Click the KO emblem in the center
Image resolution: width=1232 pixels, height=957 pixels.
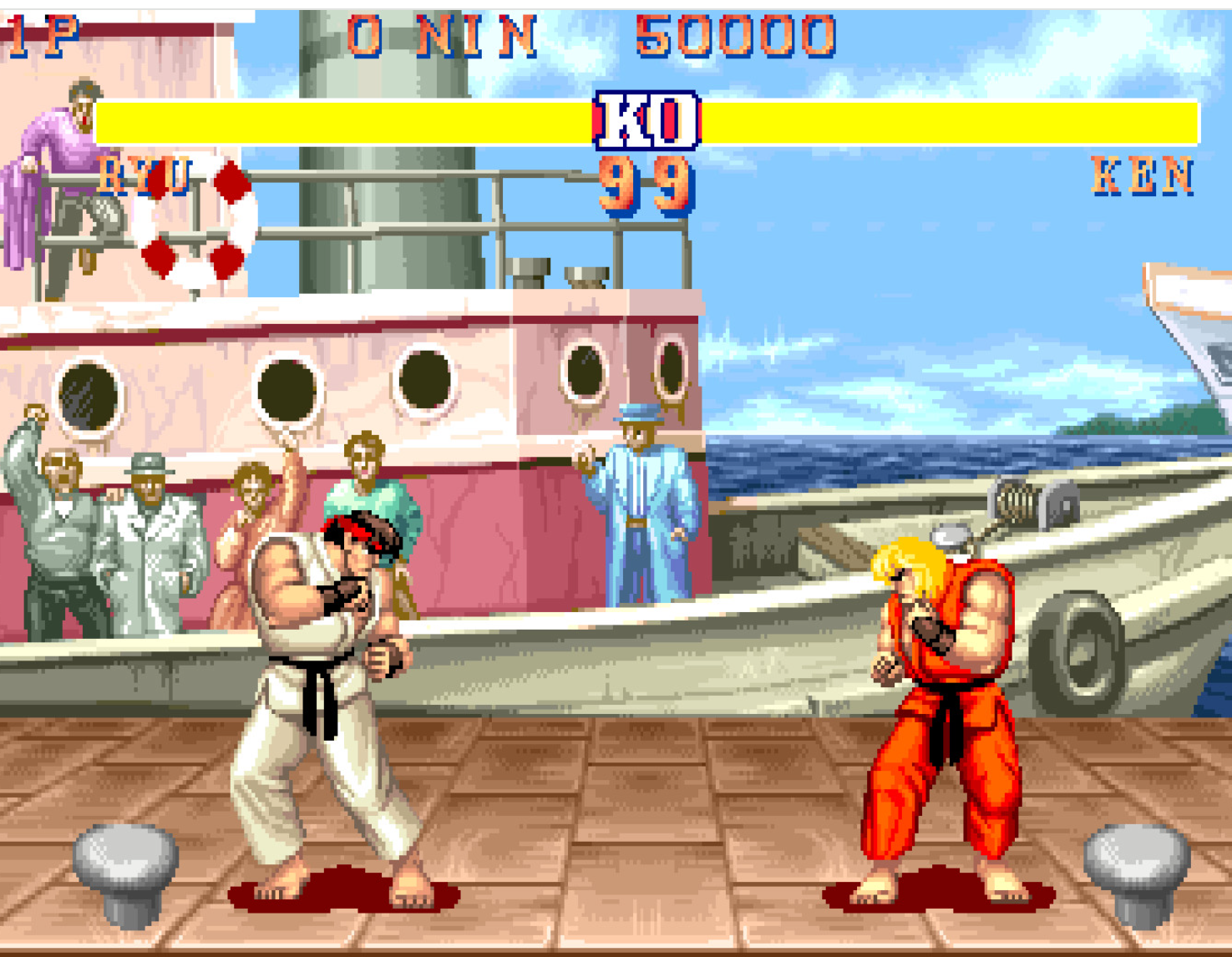pos(646,122)
